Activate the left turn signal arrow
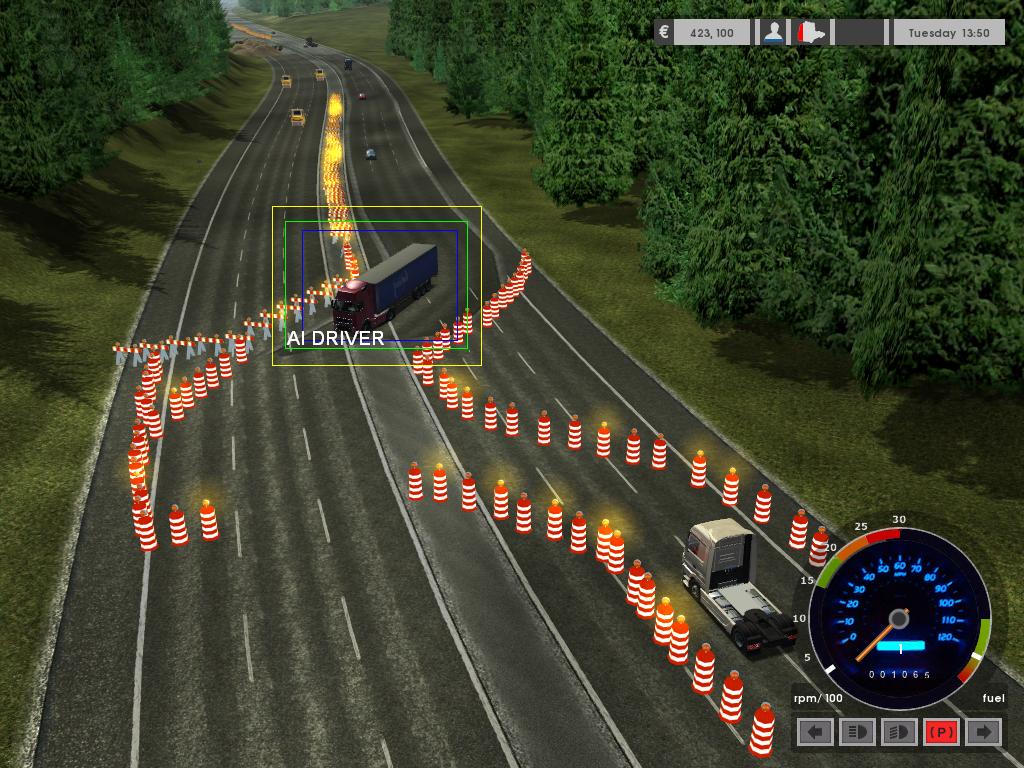Screen dimensions: 1024x768 pos(816,732)
